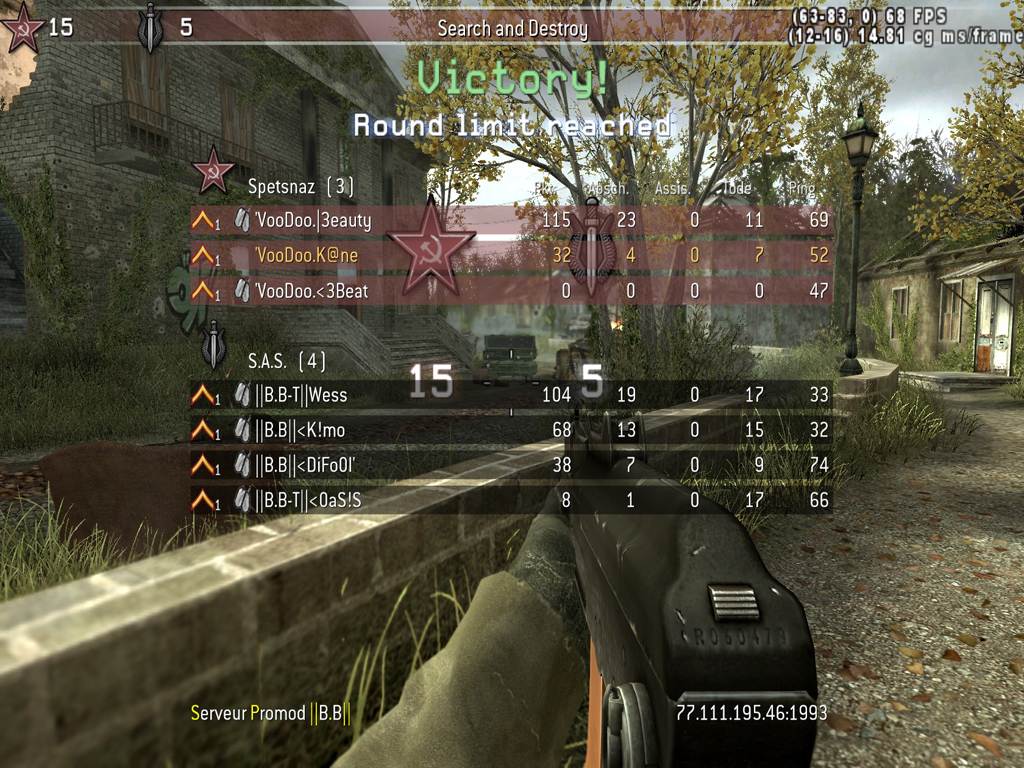Click the Spetsnaz team header
The image size is (1024, 768).
300,186
